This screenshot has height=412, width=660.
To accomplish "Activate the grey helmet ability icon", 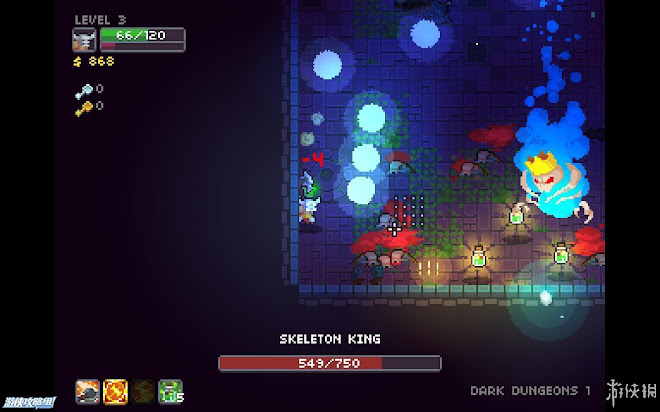I will click(x=87, y=390).
